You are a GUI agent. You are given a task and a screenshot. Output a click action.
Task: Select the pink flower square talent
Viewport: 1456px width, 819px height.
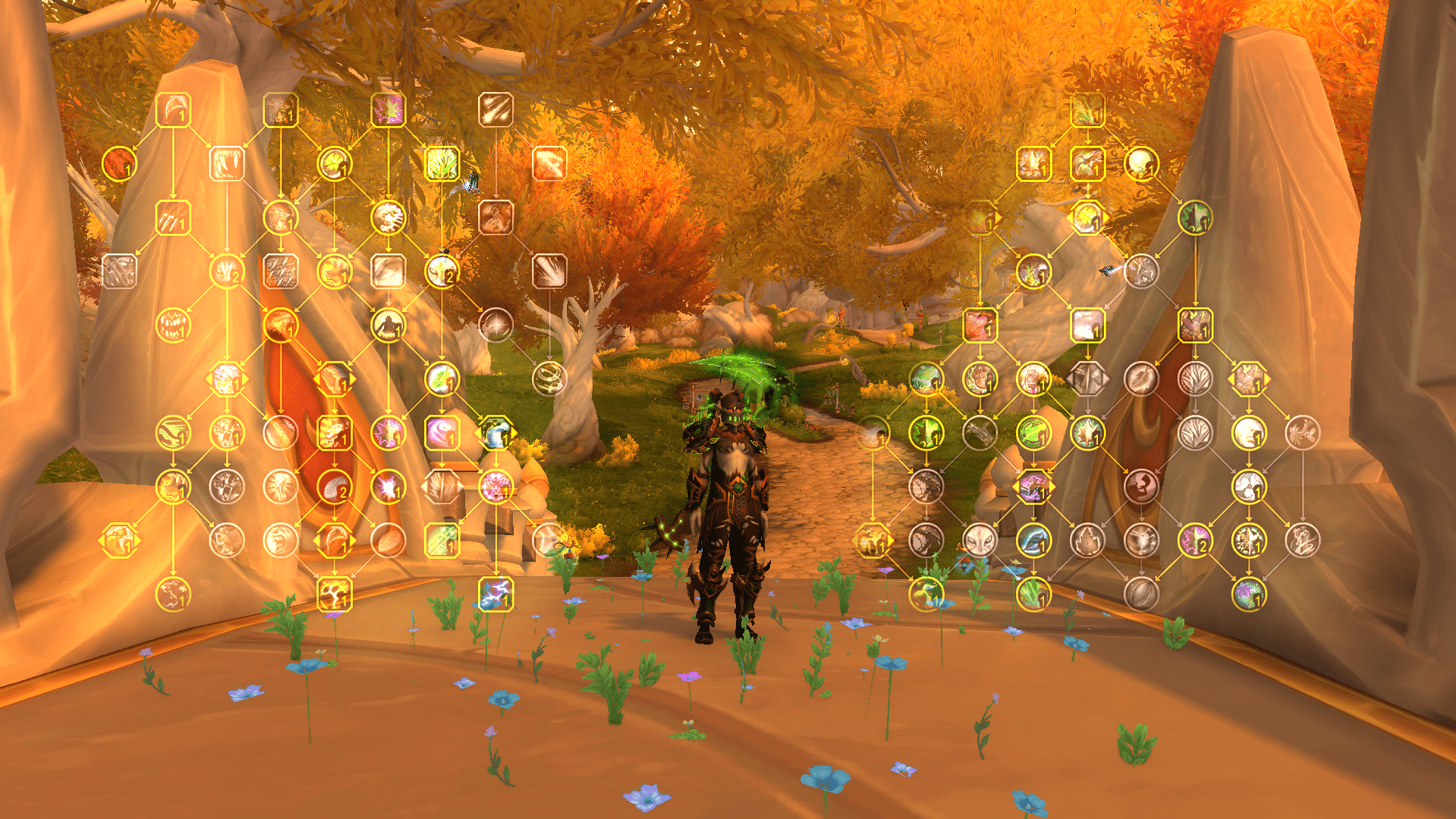tap(980, 325)
